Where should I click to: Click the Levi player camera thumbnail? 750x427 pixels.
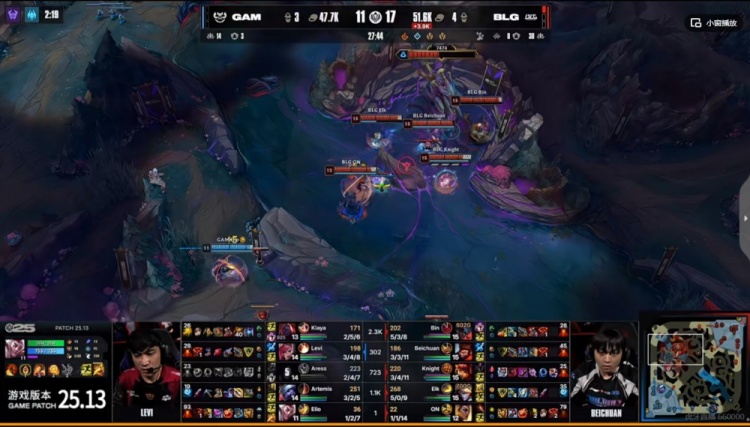(x=146, y=370)
